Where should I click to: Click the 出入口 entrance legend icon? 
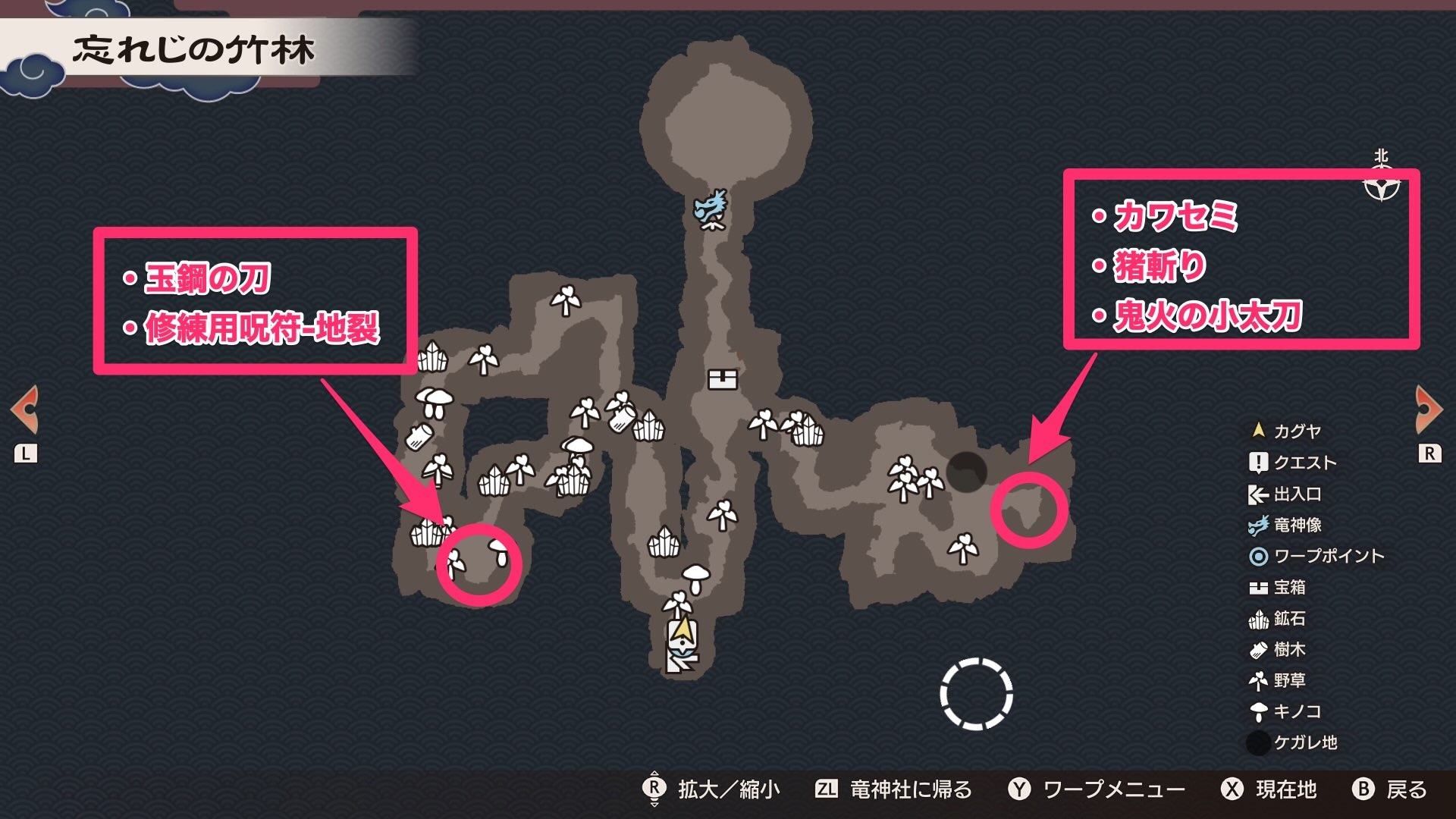click(1260, 493)
